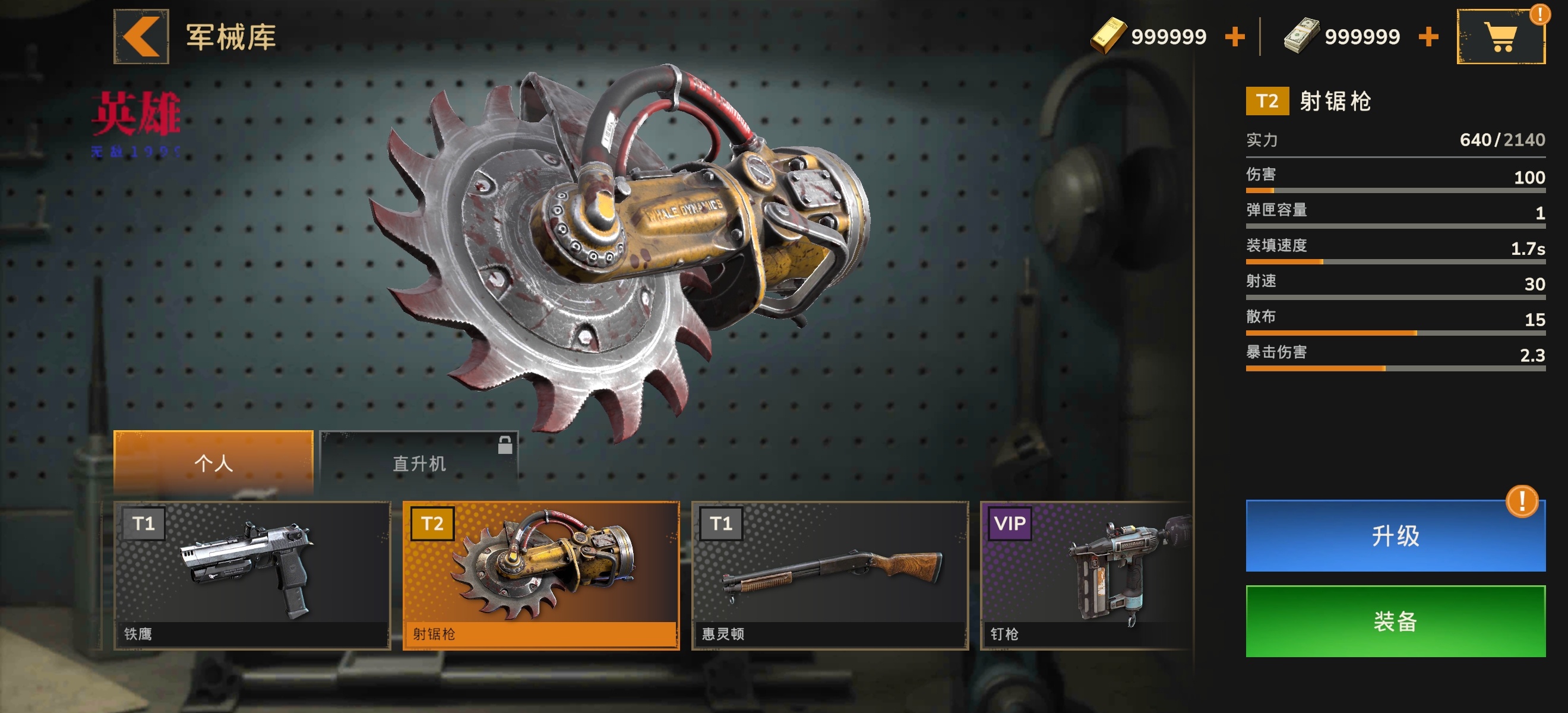
Task: Choose the VIP 钉枪 nail gun card
Action: coord(1086,575)
